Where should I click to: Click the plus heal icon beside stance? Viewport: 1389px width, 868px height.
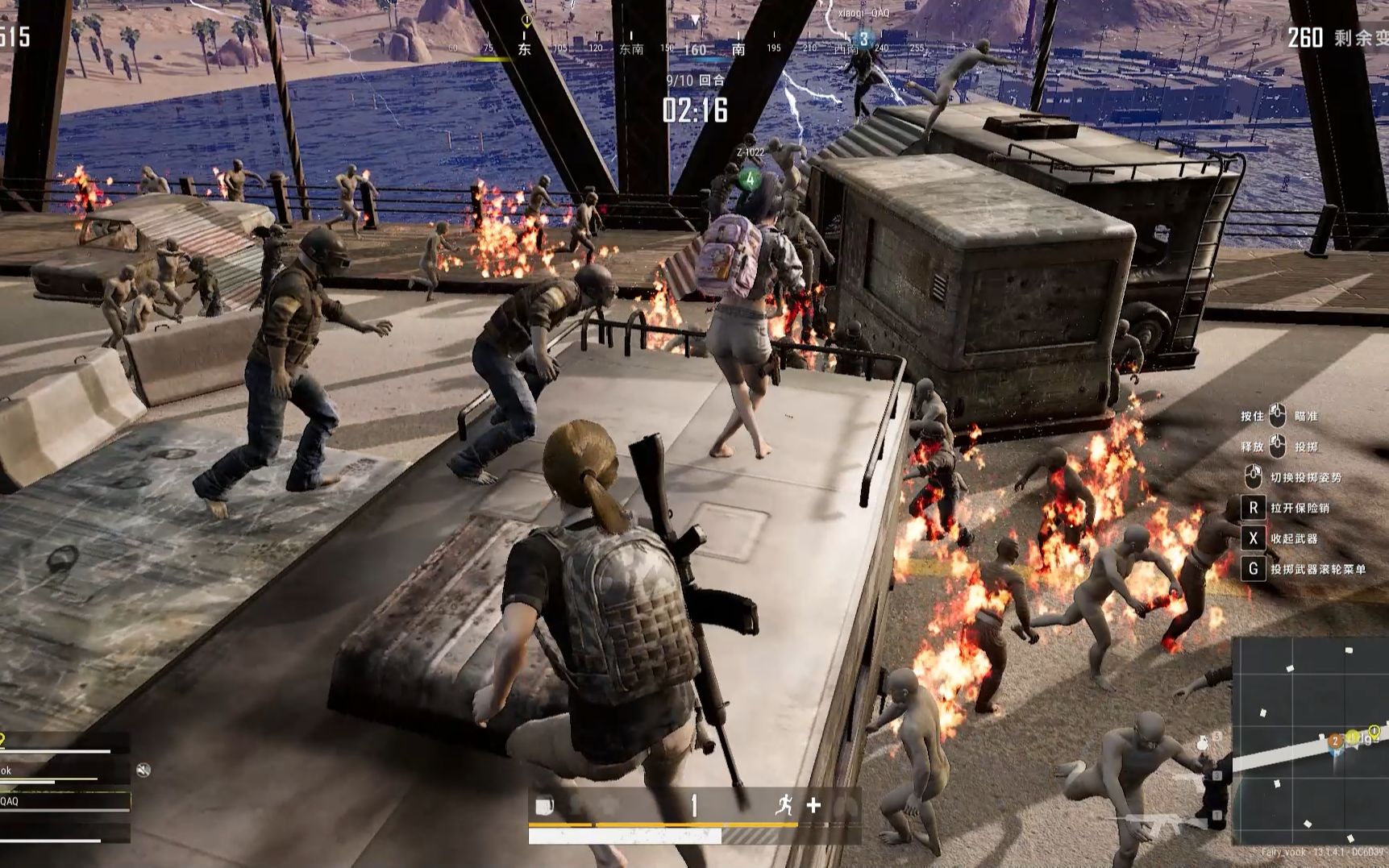(x=813, y=804)
